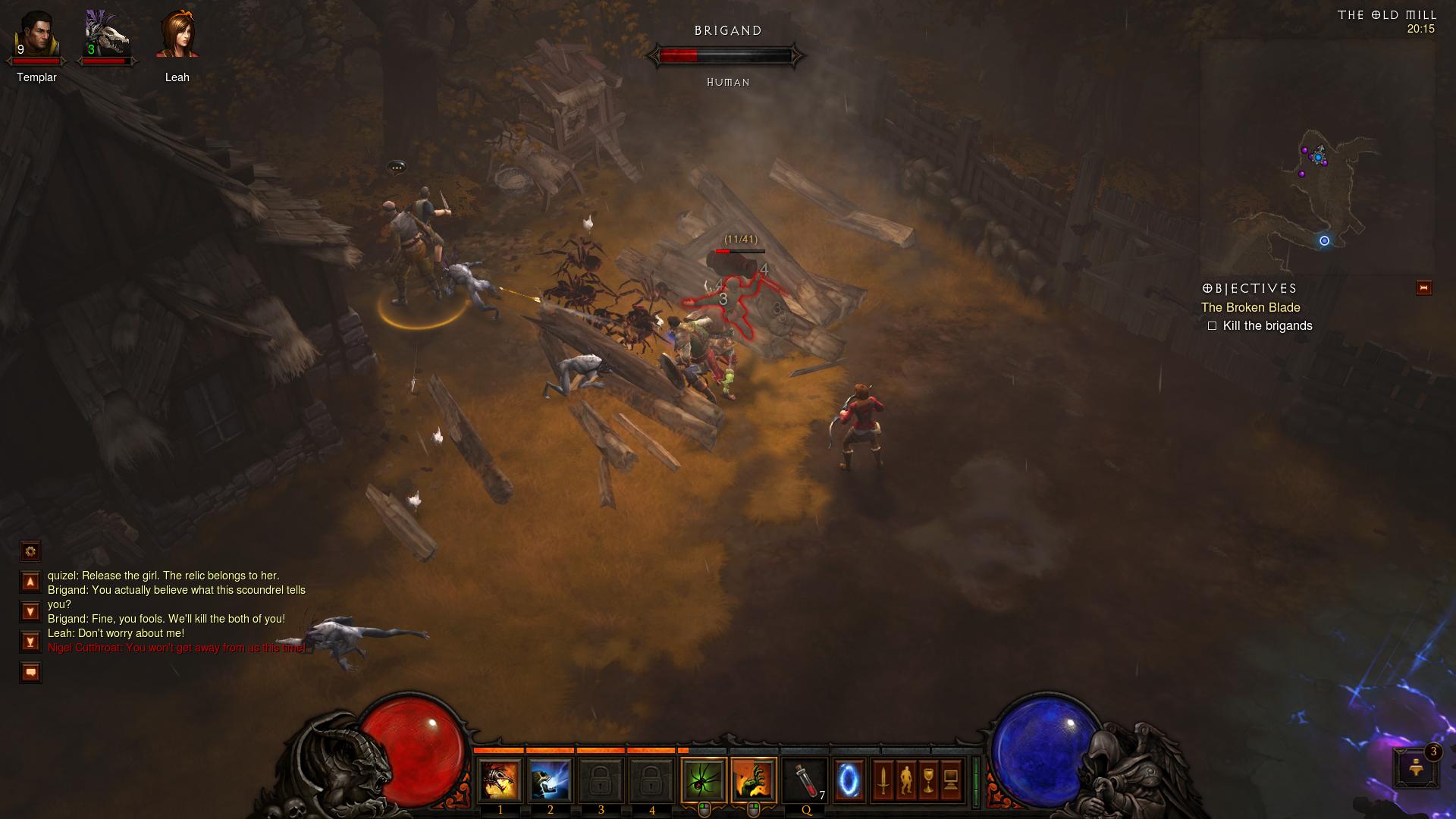
Task: Drink the red health potion
Action: (x=805, y=780)
